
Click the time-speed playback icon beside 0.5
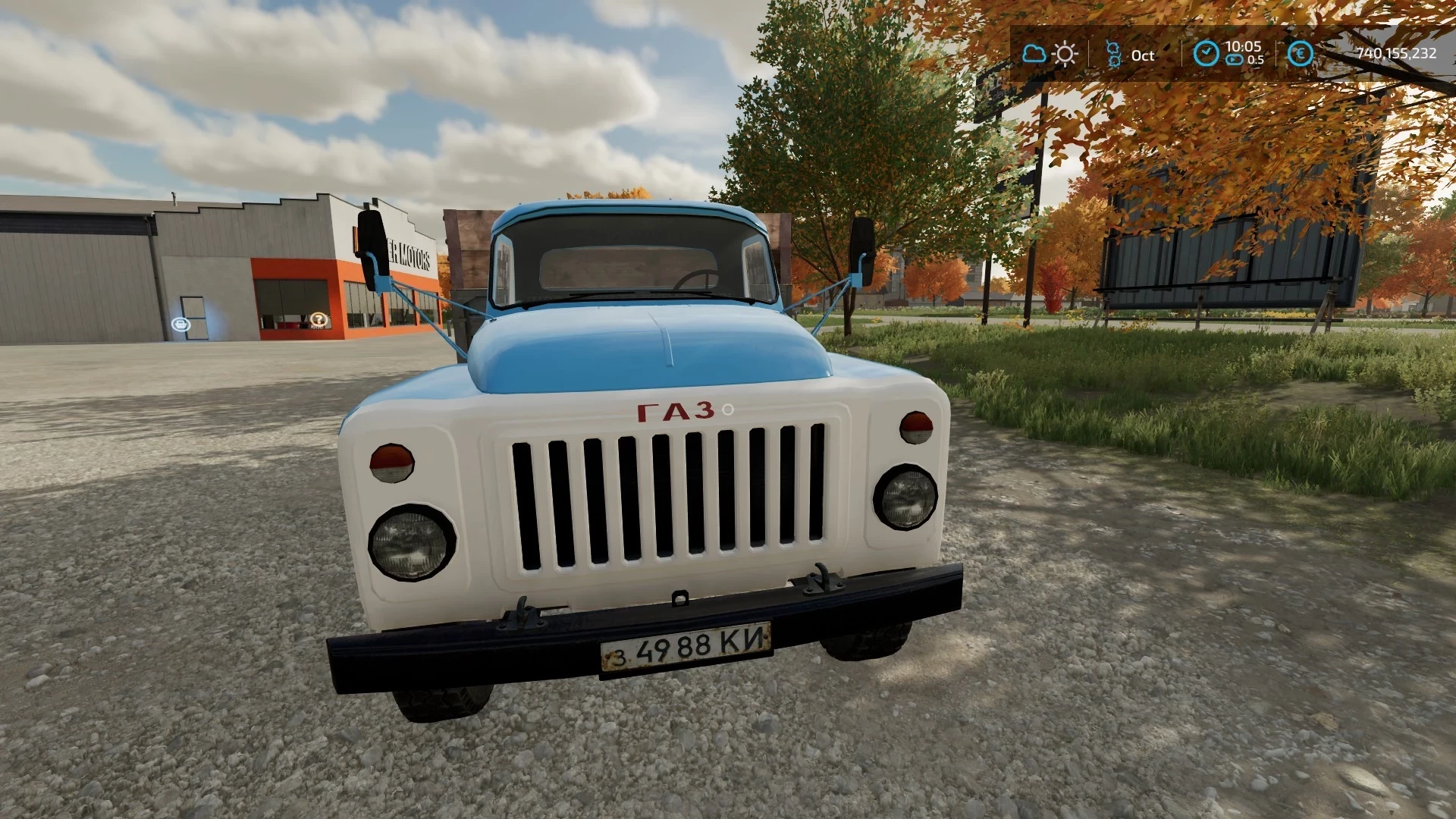pyautogui.click(x=1235, y=59)
